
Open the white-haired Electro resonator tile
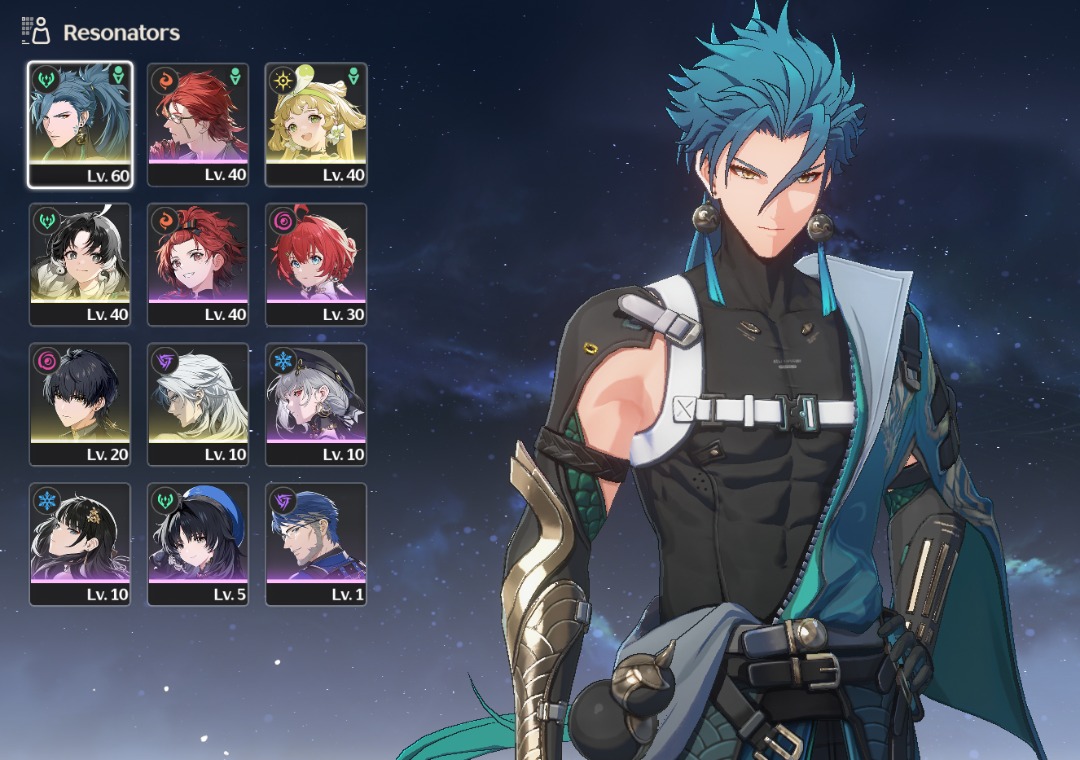198,404
